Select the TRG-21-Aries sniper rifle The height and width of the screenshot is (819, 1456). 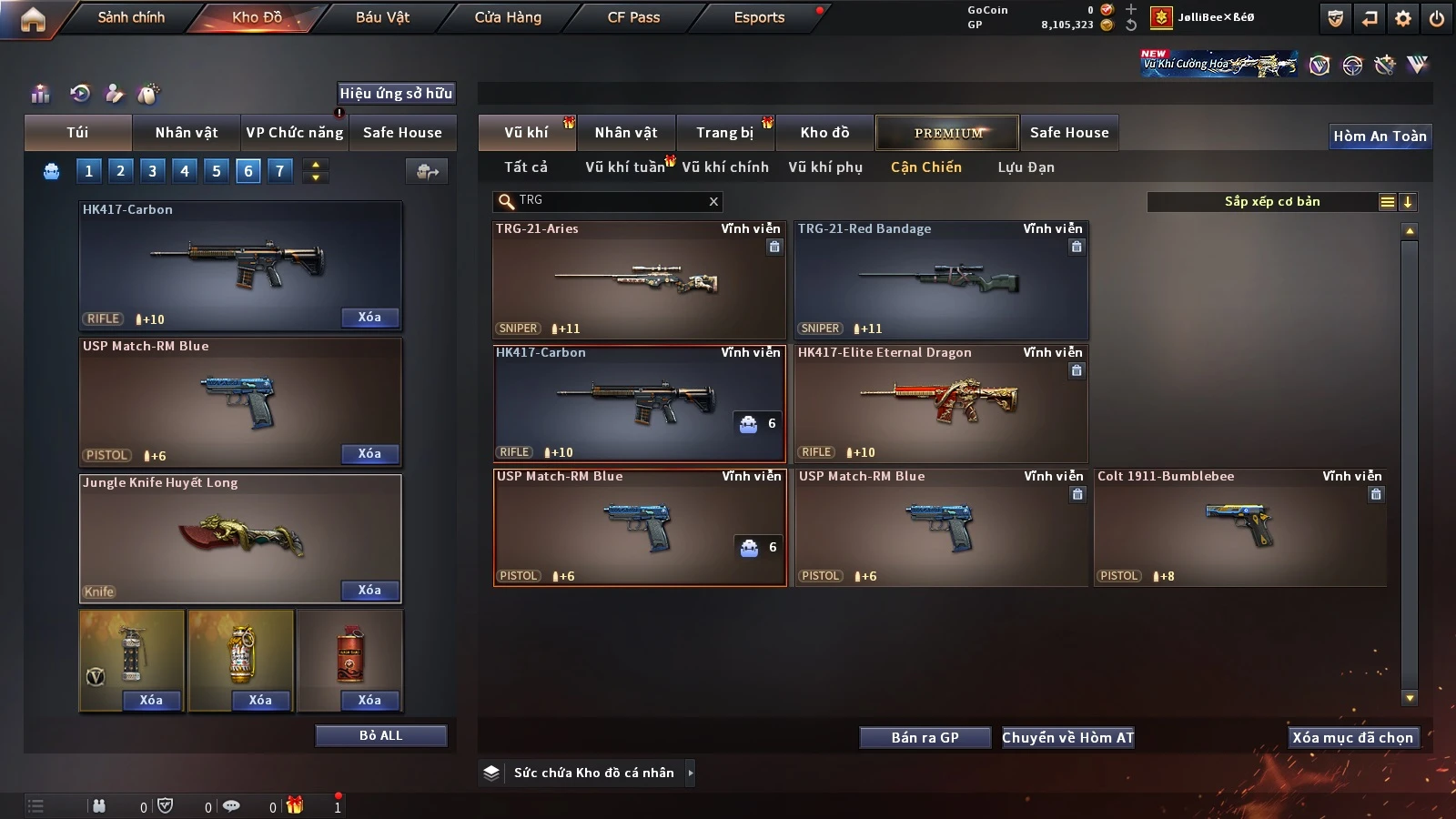(639, 280)
